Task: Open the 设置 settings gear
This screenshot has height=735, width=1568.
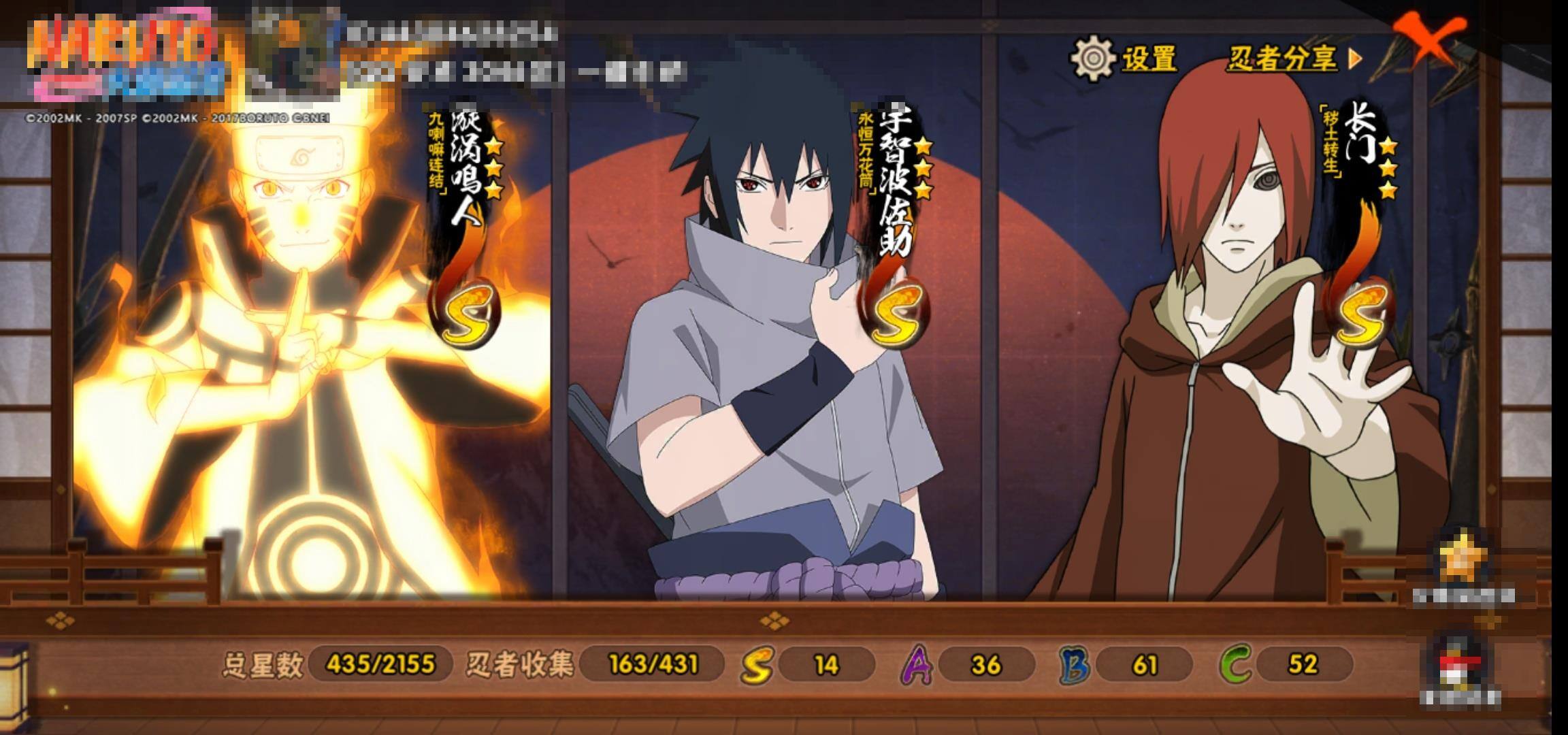Action: 1094,57
